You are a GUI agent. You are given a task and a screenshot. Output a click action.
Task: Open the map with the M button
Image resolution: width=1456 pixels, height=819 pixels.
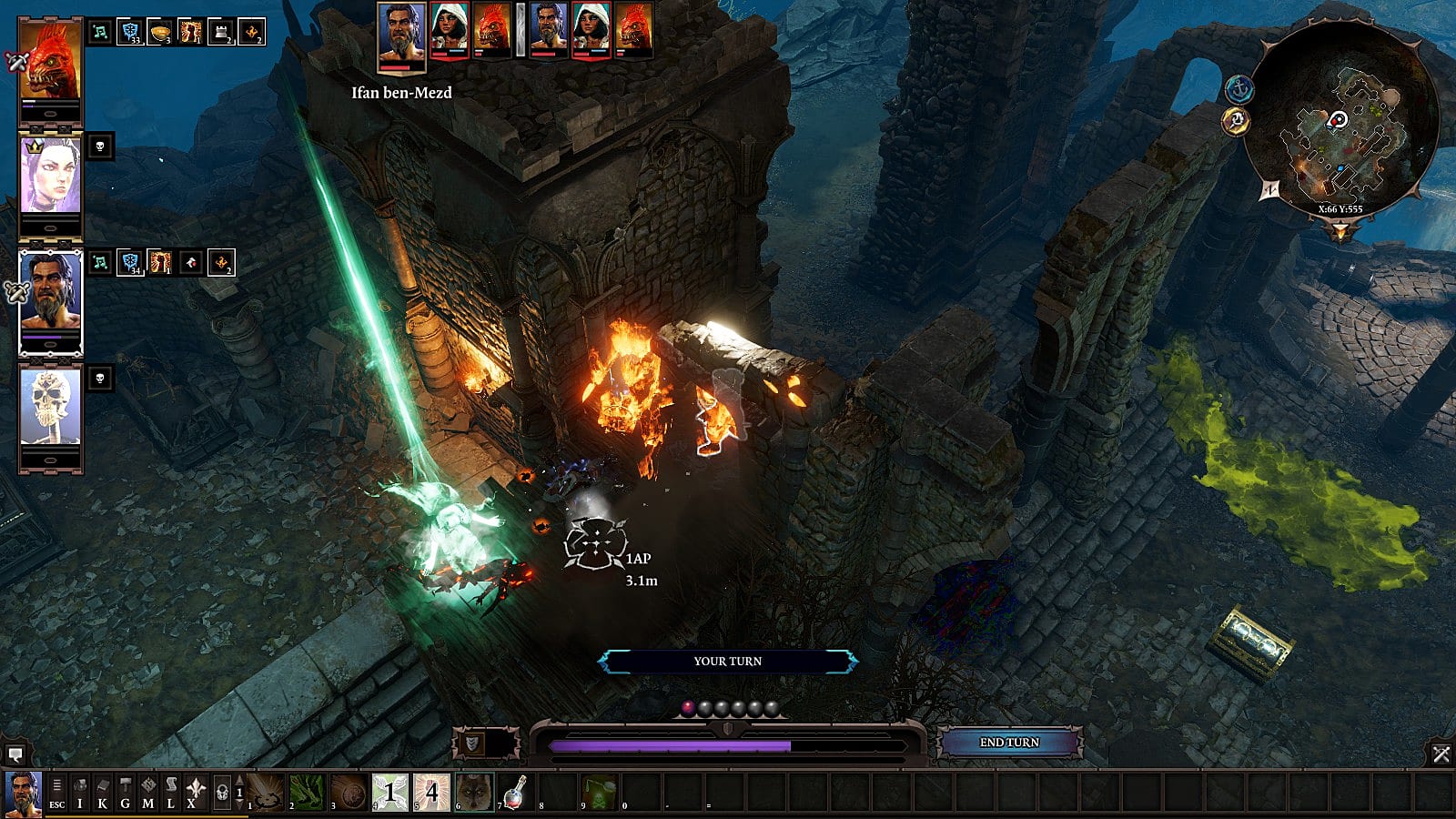[x=148, y=793]
